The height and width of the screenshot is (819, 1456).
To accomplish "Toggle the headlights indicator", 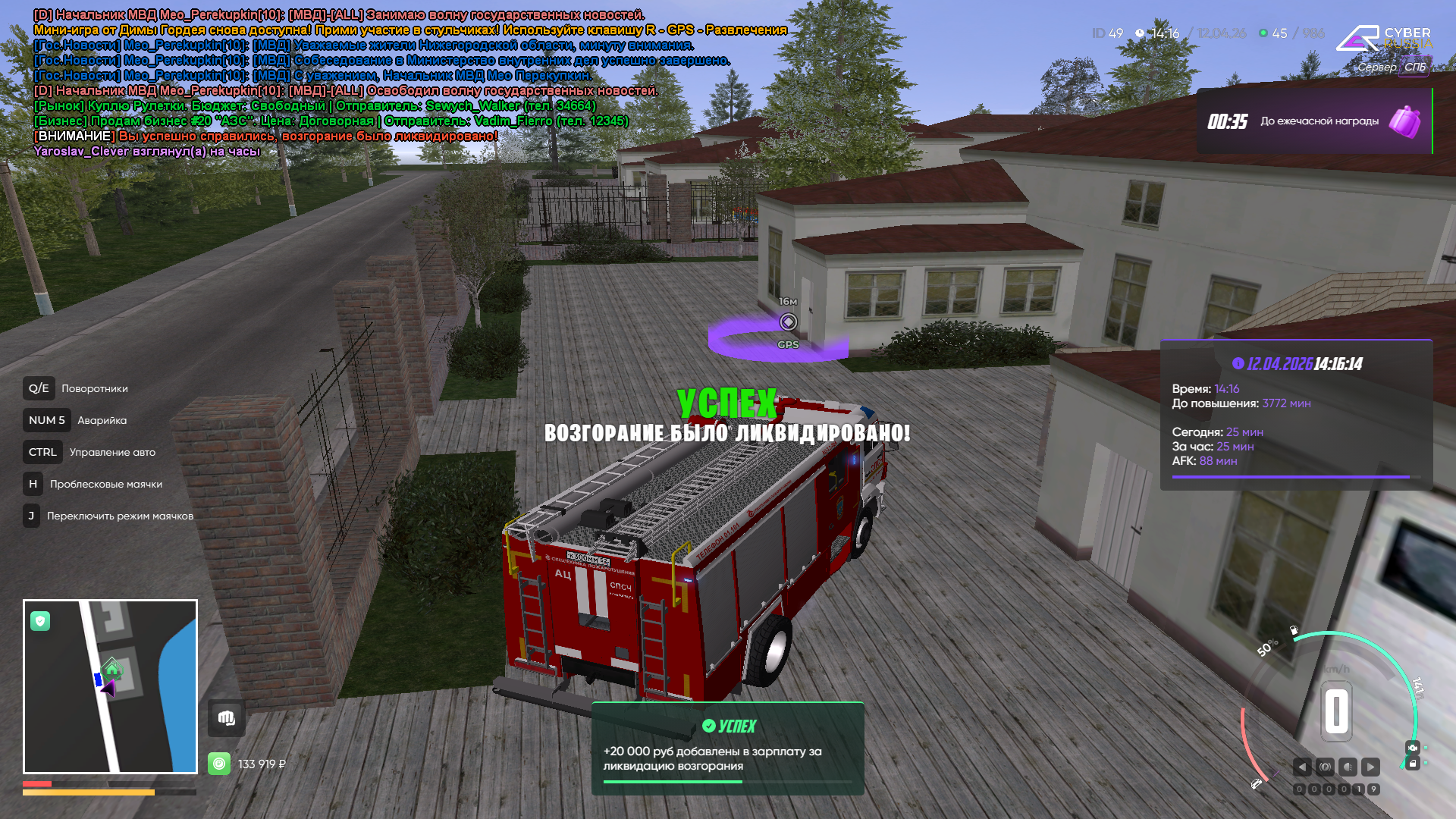I will [x=1348, y=767].
